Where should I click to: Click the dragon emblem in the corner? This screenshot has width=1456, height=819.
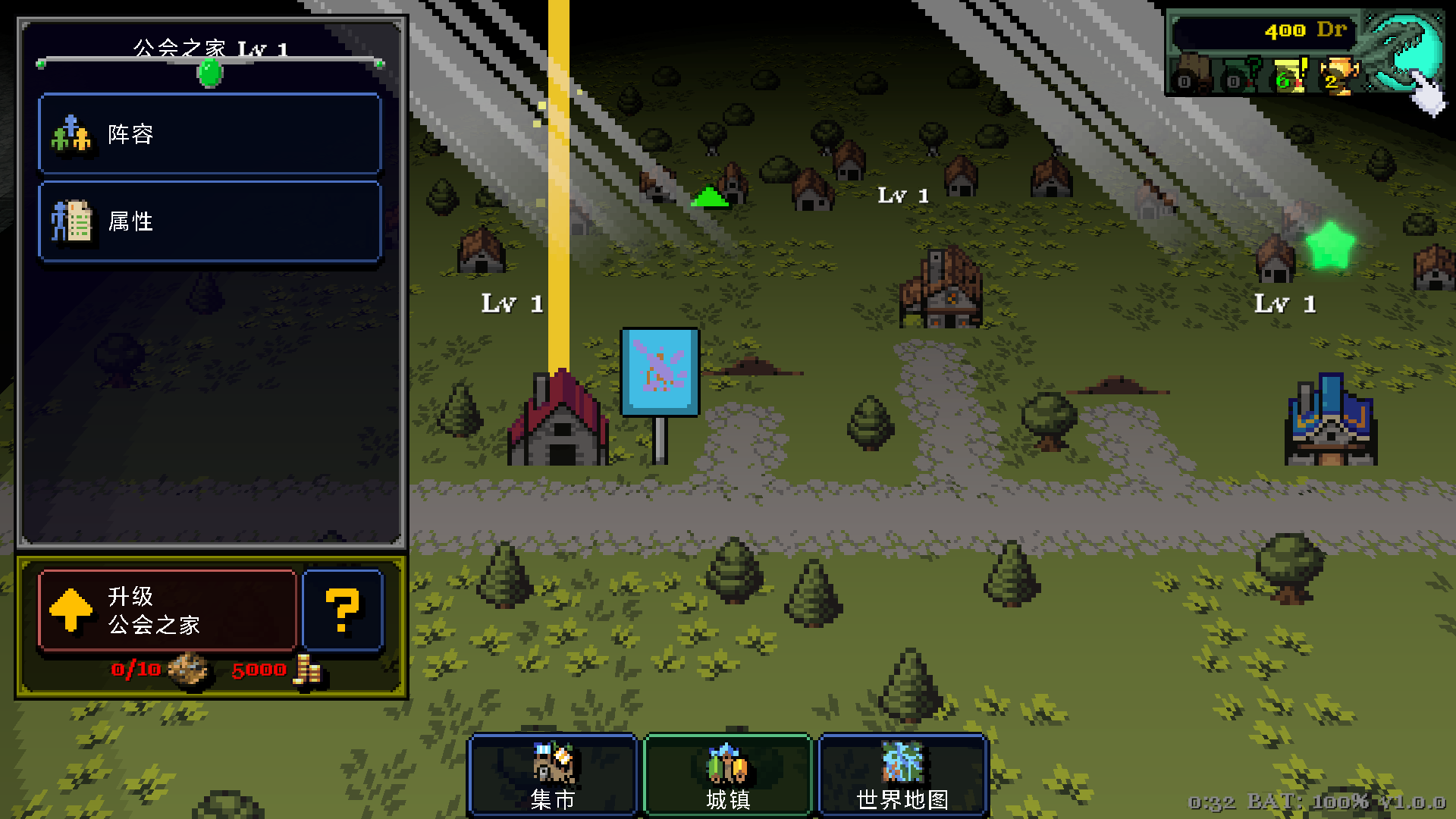click(x=1403, y=52)
